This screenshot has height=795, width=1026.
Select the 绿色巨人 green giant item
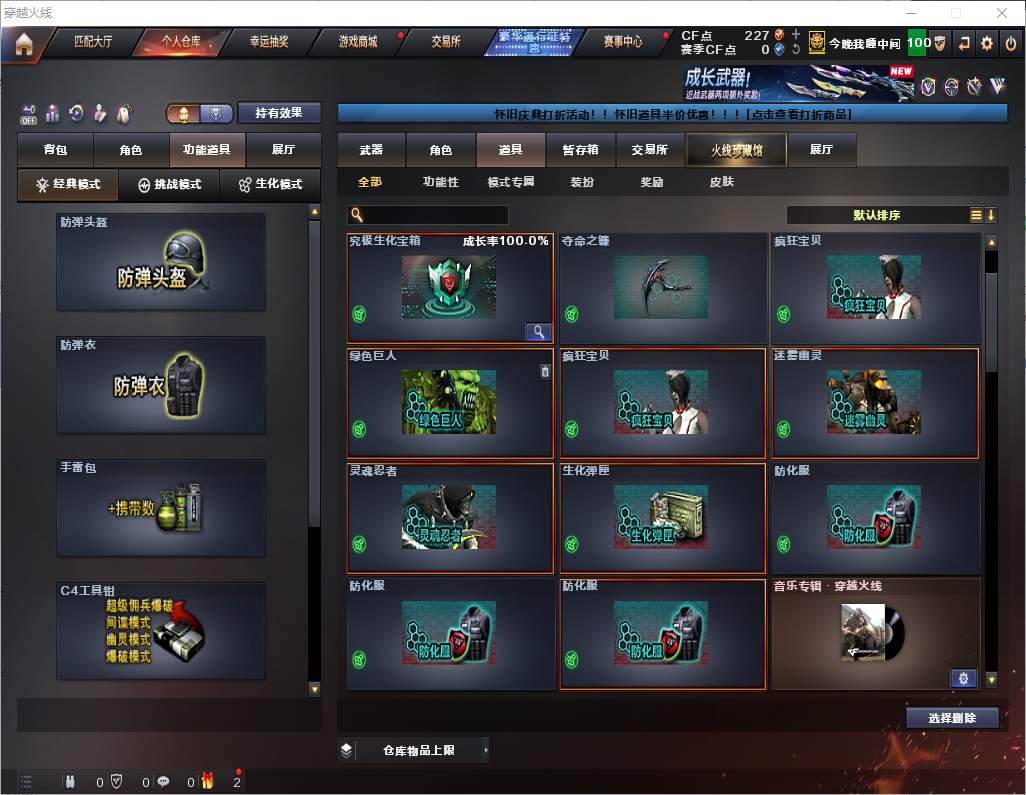[x=450, y=403]
